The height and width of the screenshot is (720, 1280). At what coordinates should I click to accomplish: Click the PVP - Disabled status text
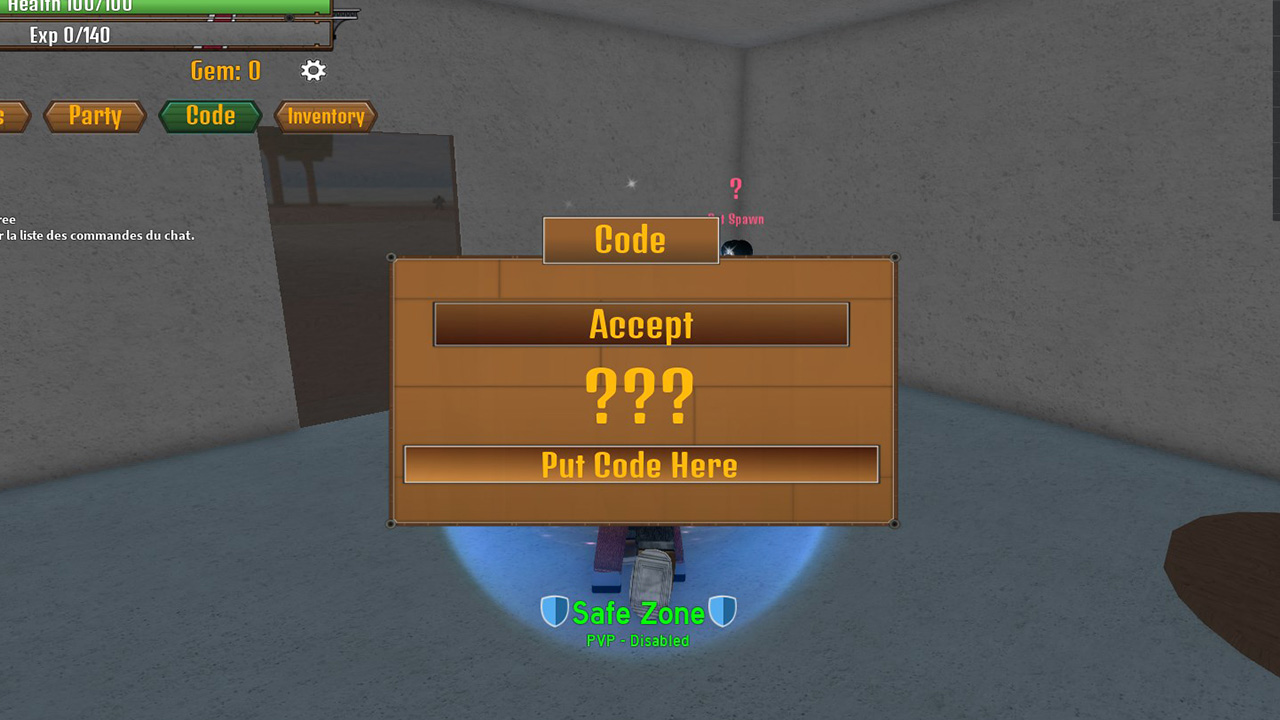click(639, 640)
